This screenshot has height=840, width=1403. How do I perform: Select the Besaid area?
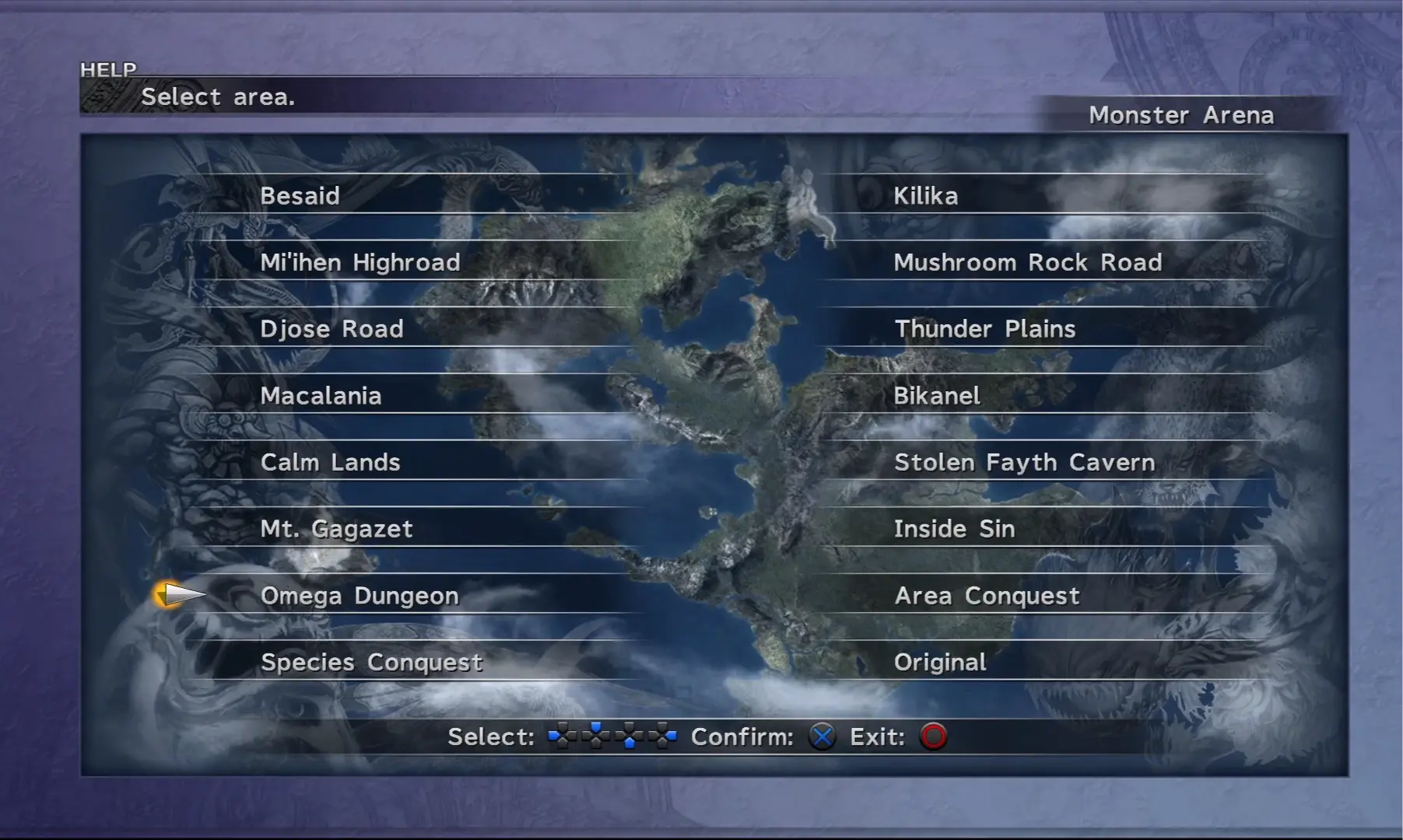300,196
